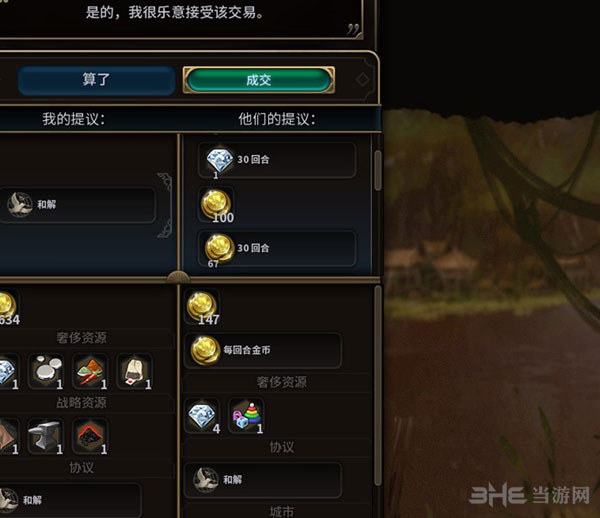Click my 634 gold coin stock
Image resolution: width=600 pixels, height=518 pixels.
coord(4,305)
